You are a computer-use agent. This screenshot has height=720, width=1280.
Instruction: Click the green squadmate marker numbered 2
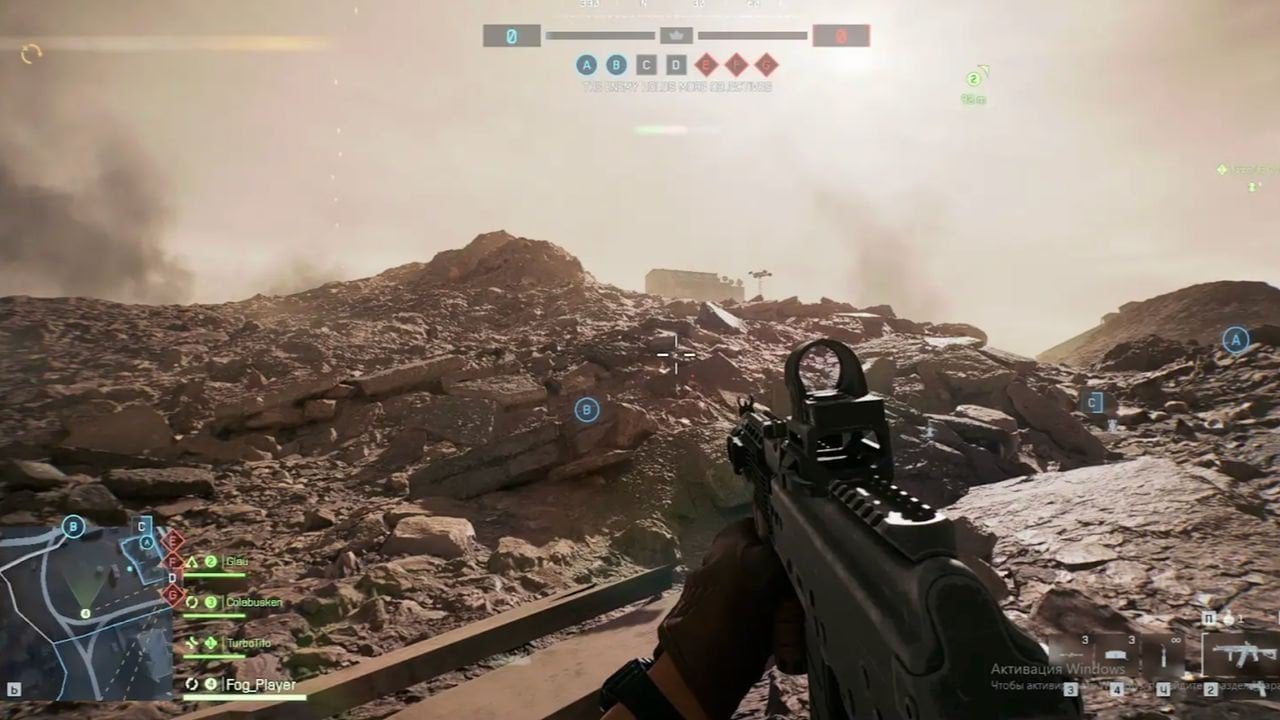click(x=974, y=79)
